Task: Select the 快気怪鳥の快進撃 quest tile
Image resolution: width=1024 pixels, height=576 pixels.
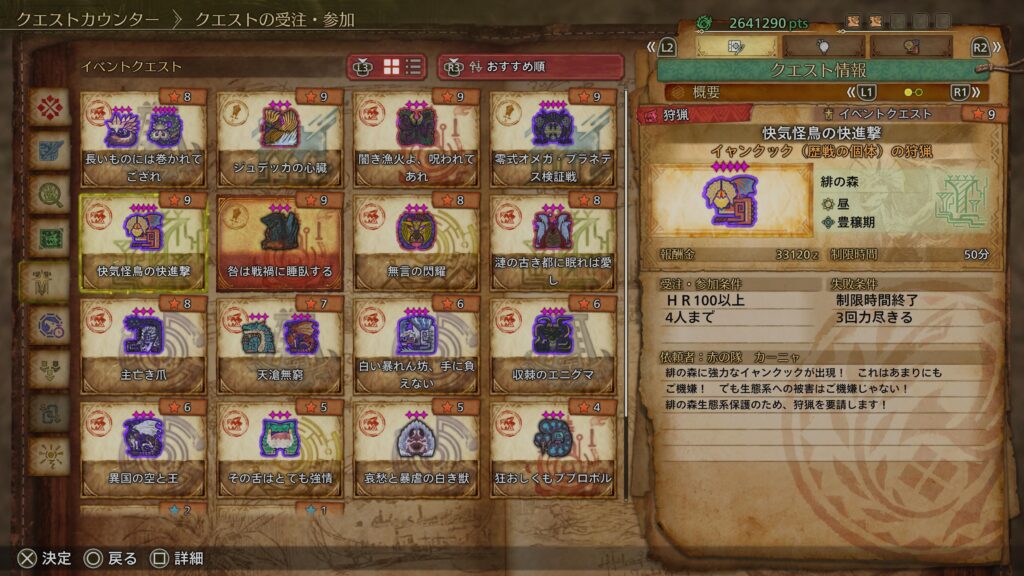Action: [143, 241]
